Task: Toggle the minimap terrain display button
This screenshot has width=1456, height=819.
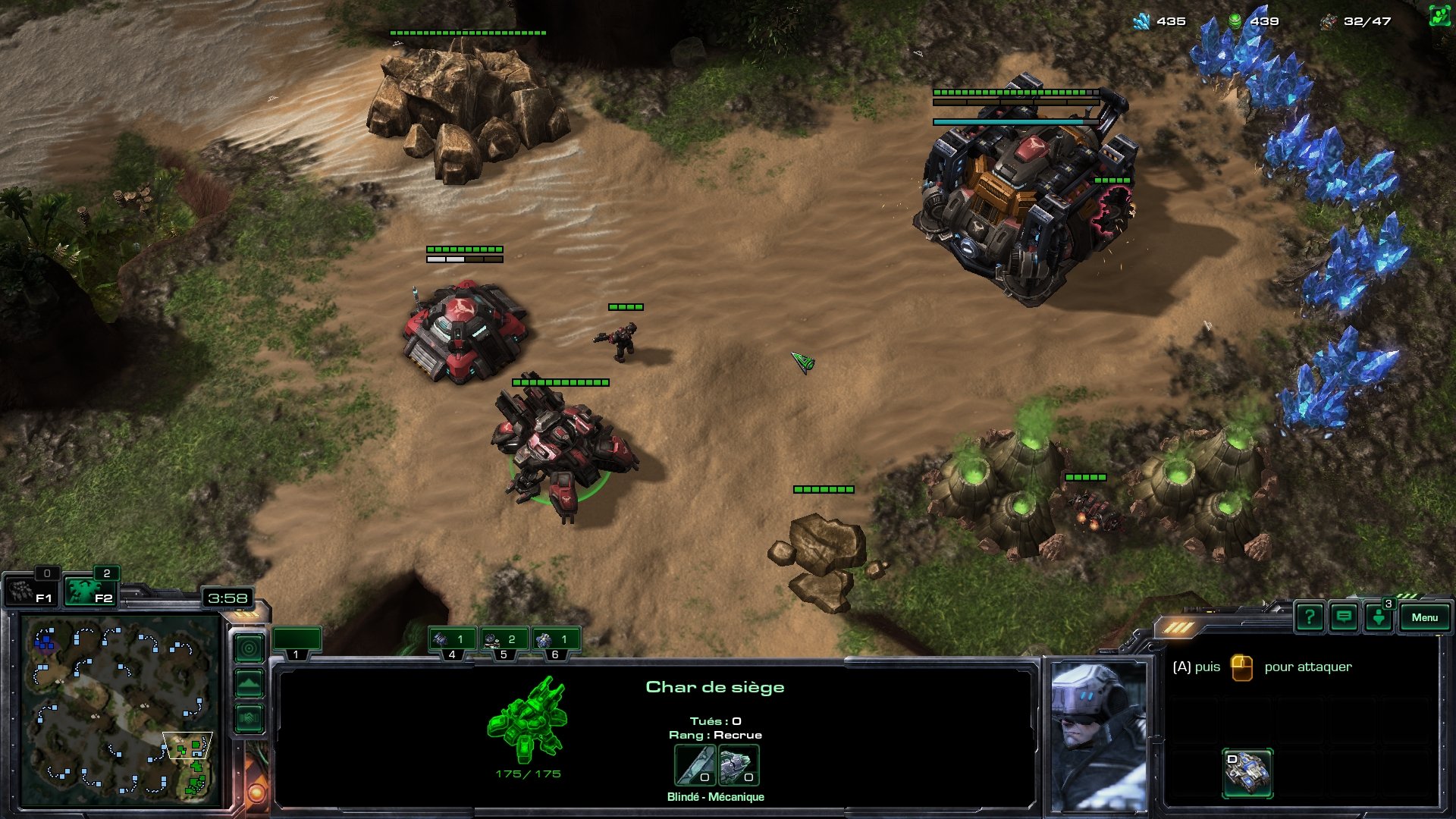Action: coord(249,683)
